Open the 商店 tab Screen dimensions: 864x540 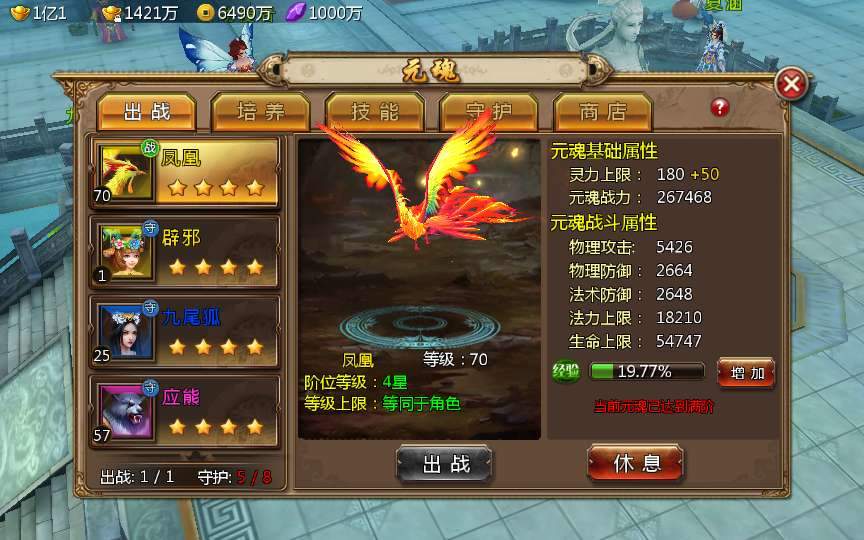[x=603, y=111]
